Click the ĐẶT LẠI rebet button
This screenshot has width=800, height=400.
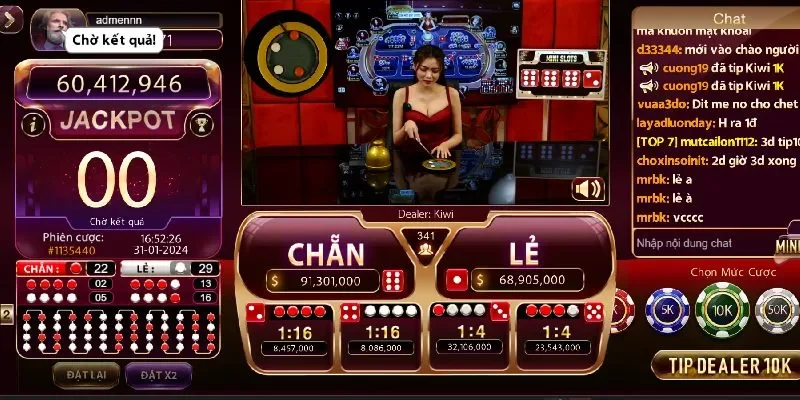[86, 375]
